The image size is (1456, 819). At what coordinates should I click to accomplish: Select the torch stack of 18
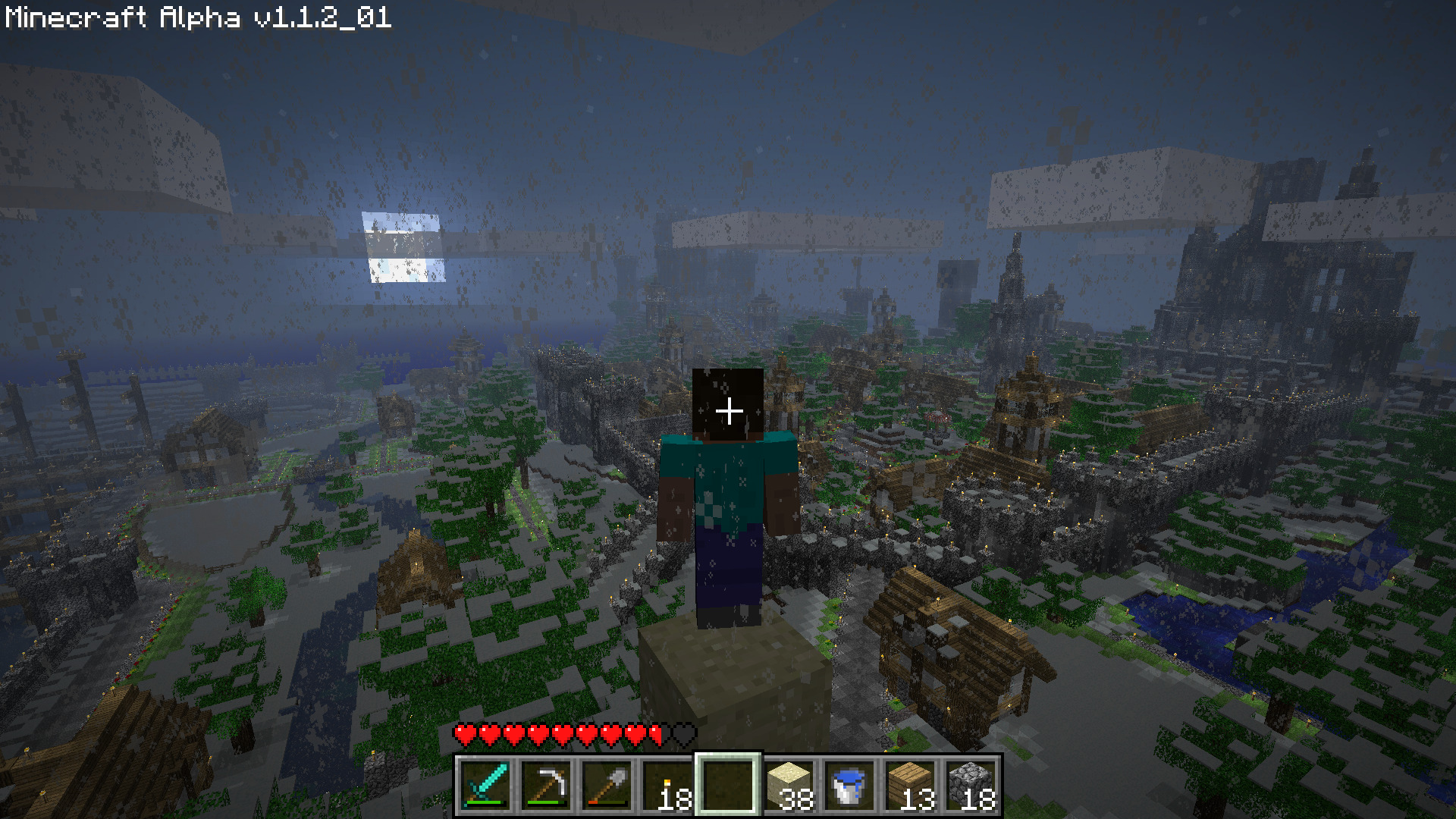[667, 785]
